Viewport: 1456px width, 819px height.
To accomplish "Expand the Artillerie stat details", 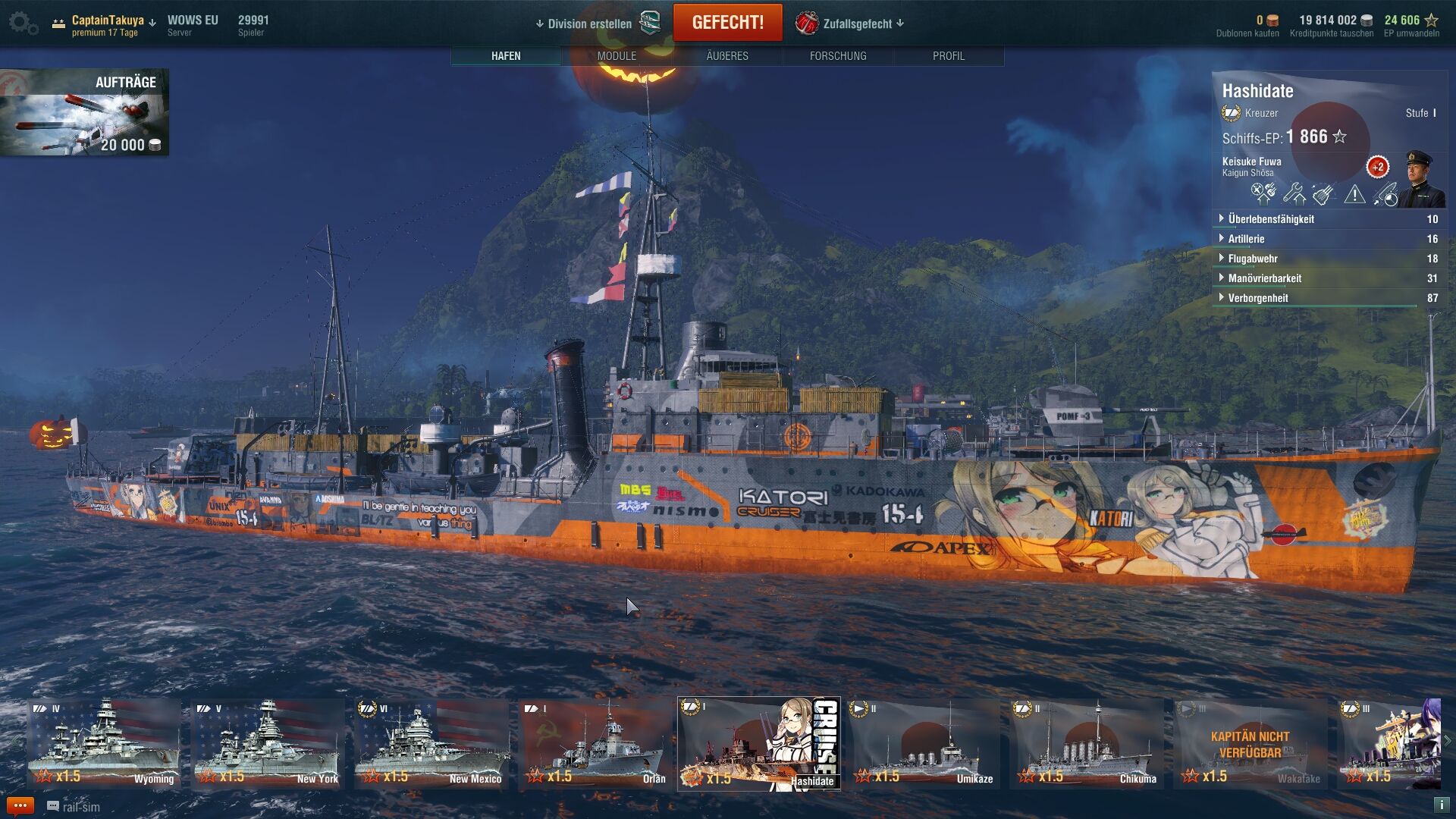I will pos(1246,239).
